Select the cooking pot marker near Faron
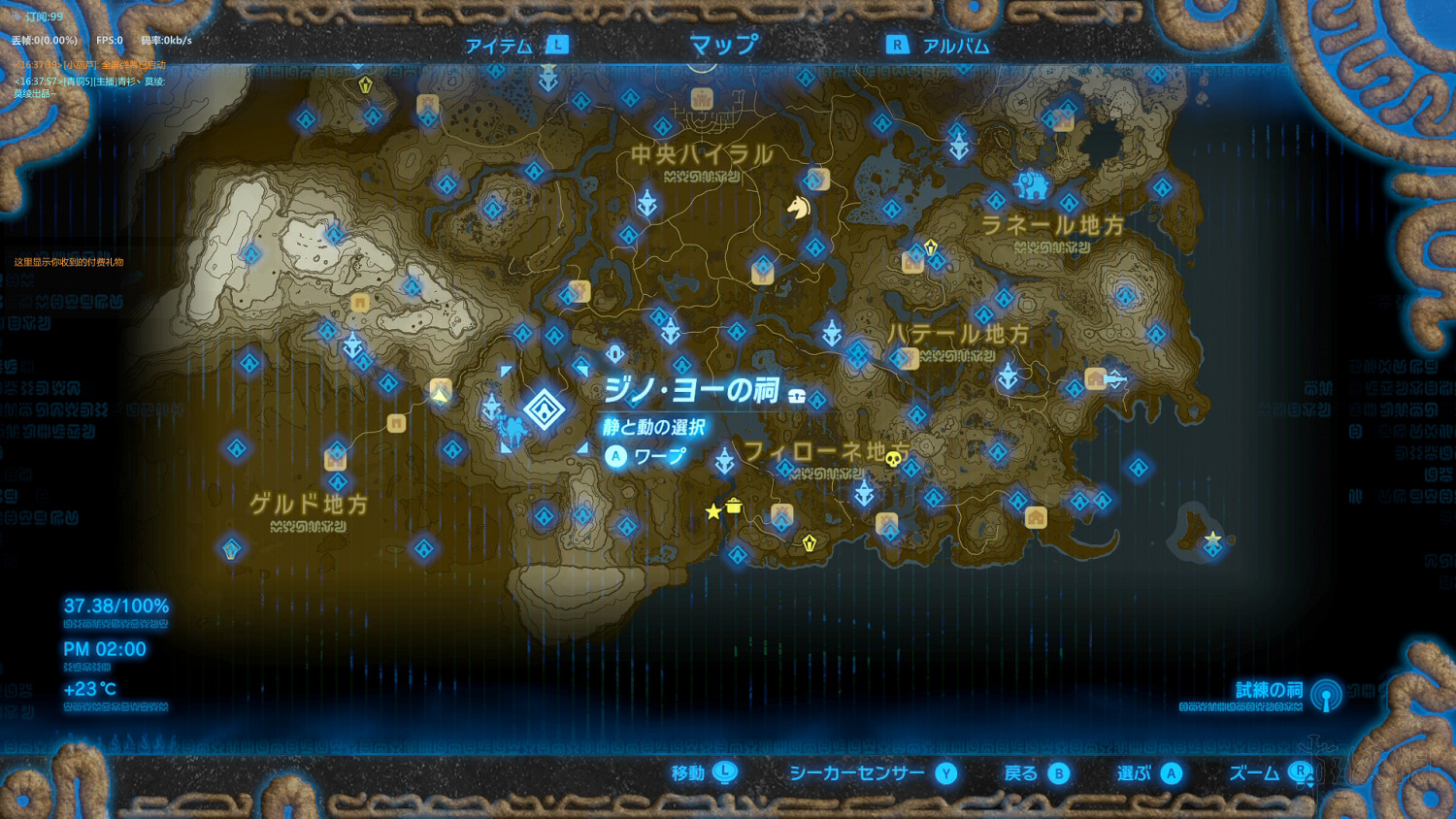The width and height of the screenshot is (1456, 819). [x=734, y=507]
